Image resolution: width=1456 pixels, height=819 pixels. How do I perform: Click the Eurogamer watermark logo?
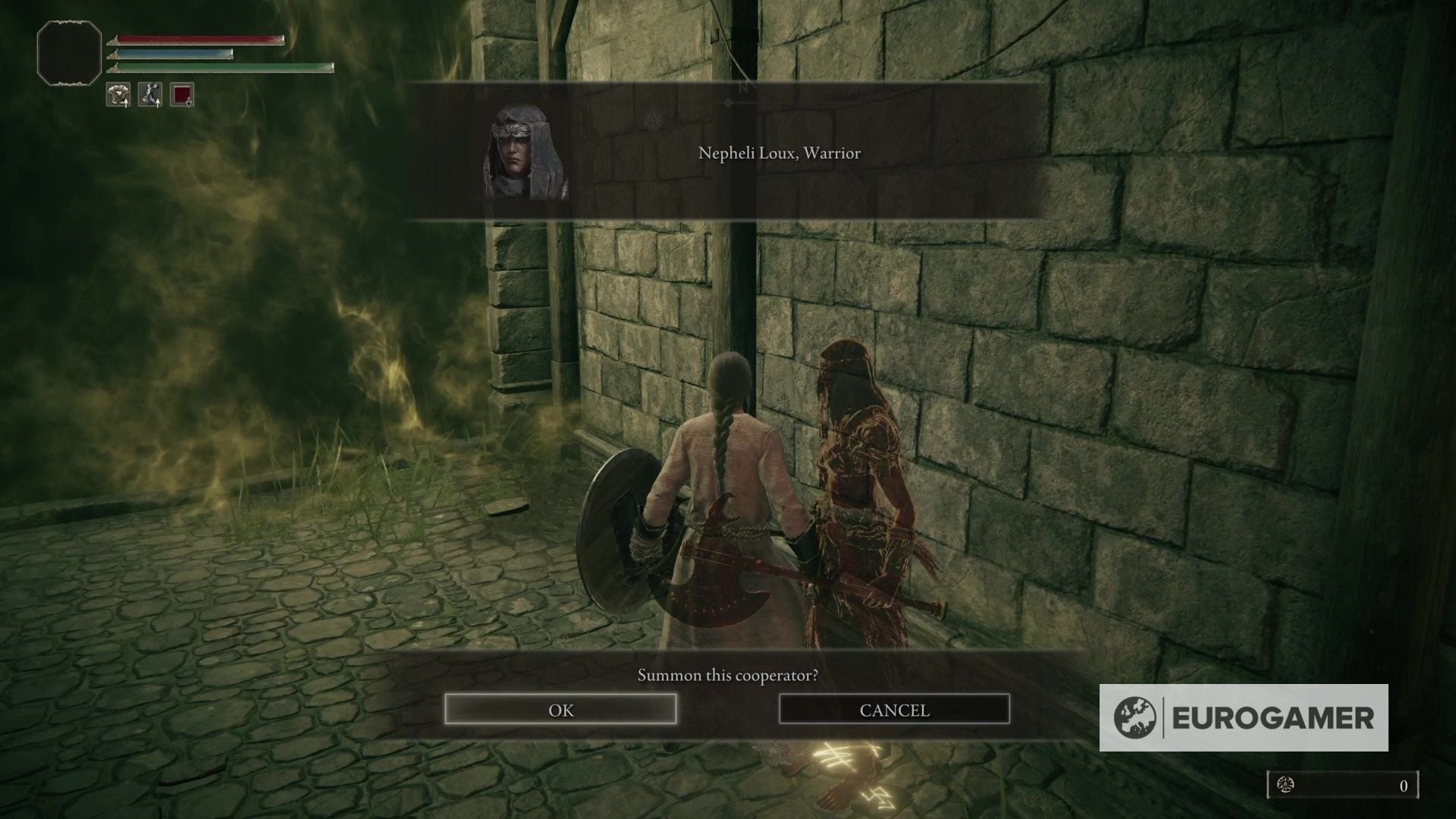point(1244,717)
